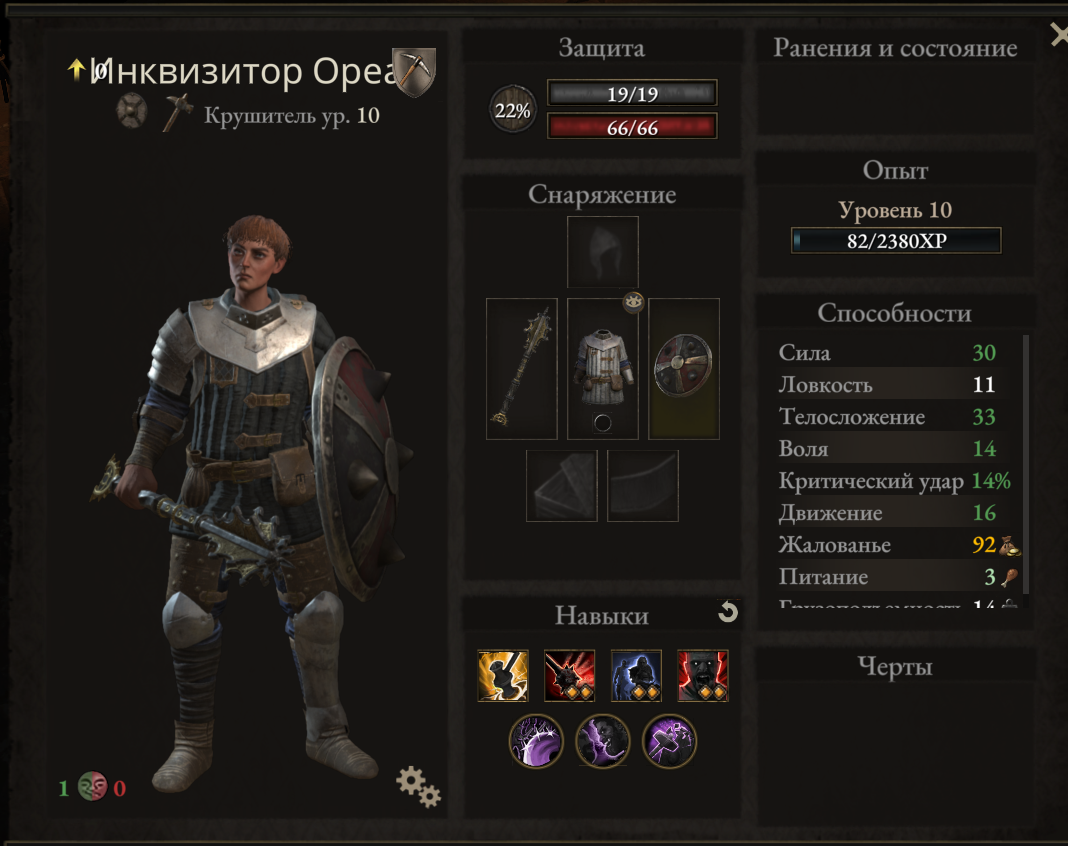Select the equipped round shield slot
The width and height of the screenshot is (1068, 846).
tap(683, 368)
